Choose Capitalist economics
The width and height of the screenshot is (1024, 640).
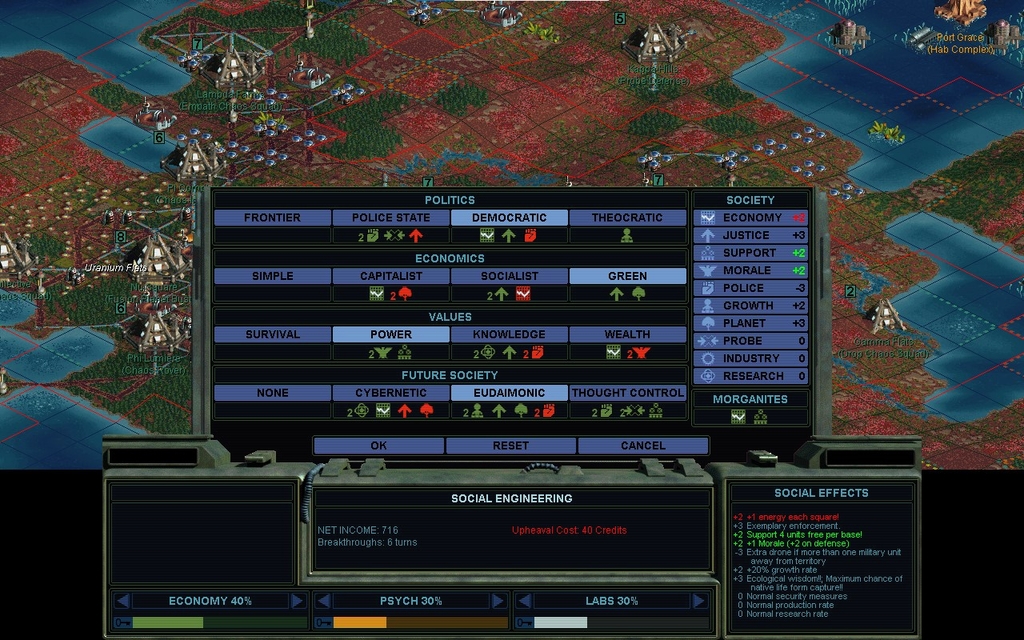point(390,276)
